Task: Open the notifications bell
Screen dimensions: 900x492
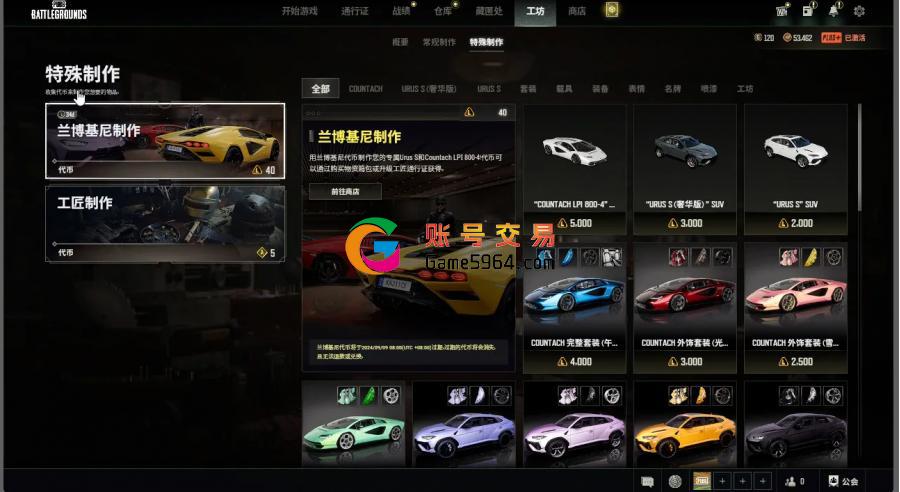Action: point(833,11)
